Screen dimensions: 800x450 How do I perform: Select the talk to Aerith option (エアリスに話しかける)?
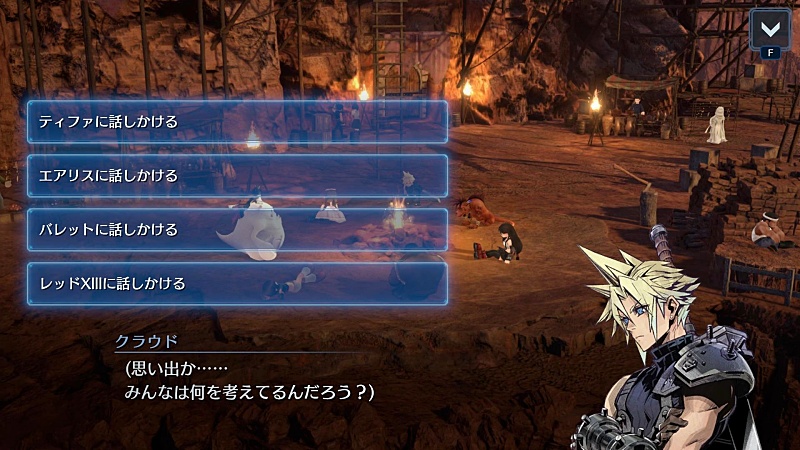[x=237, y=176]
